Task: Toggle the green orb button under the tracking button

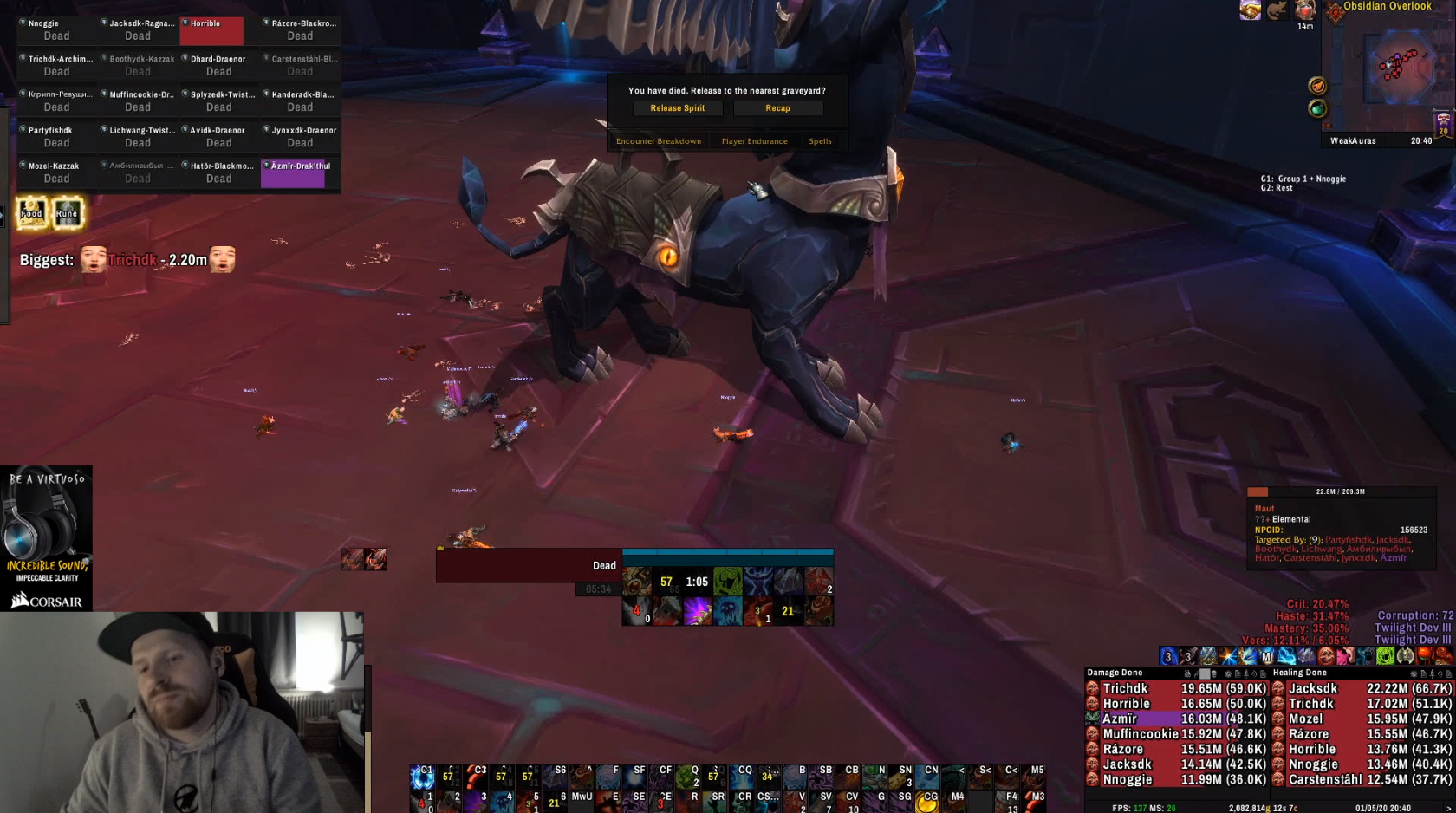Action: (1317, 109)
